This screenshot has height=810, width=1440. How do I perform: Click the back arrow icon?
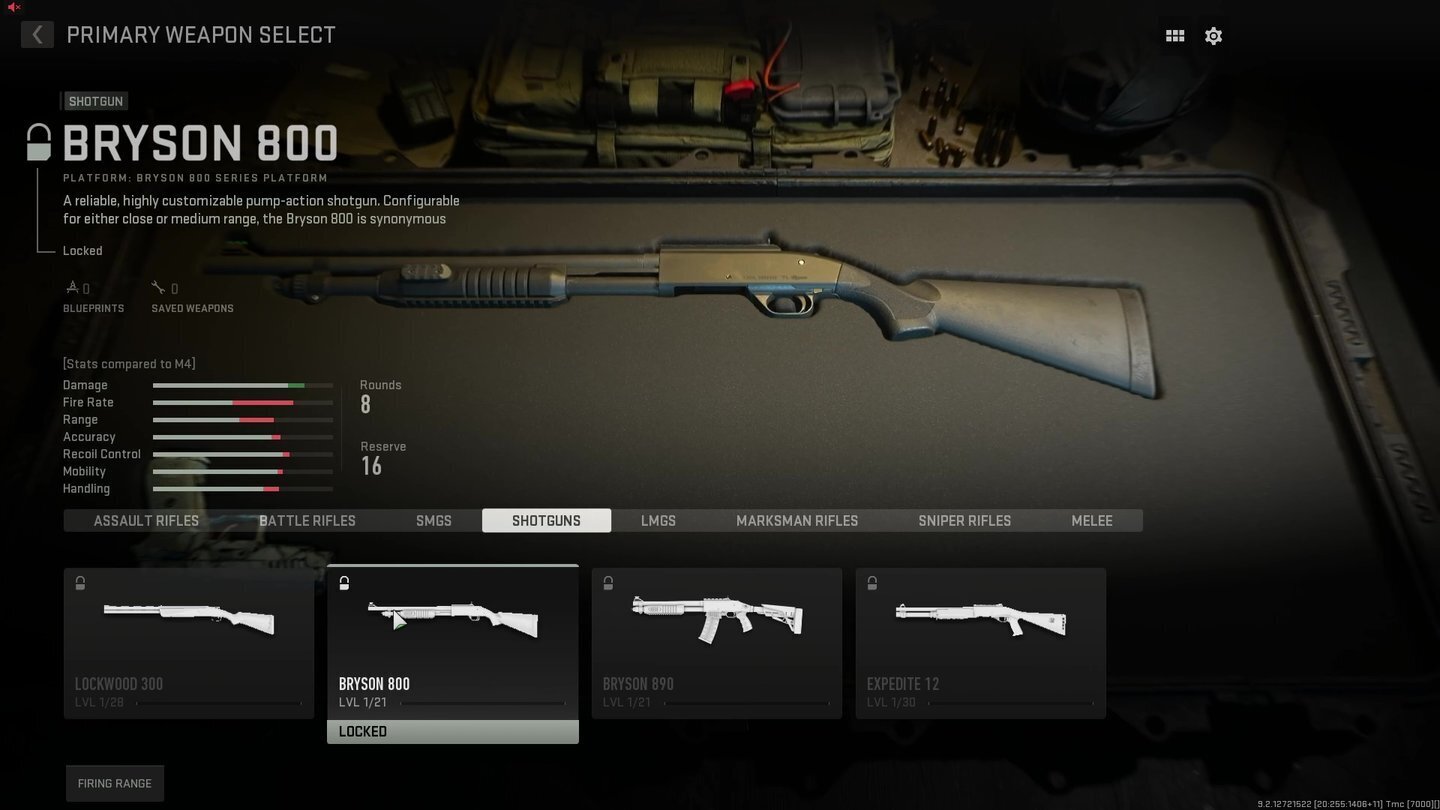37,35
